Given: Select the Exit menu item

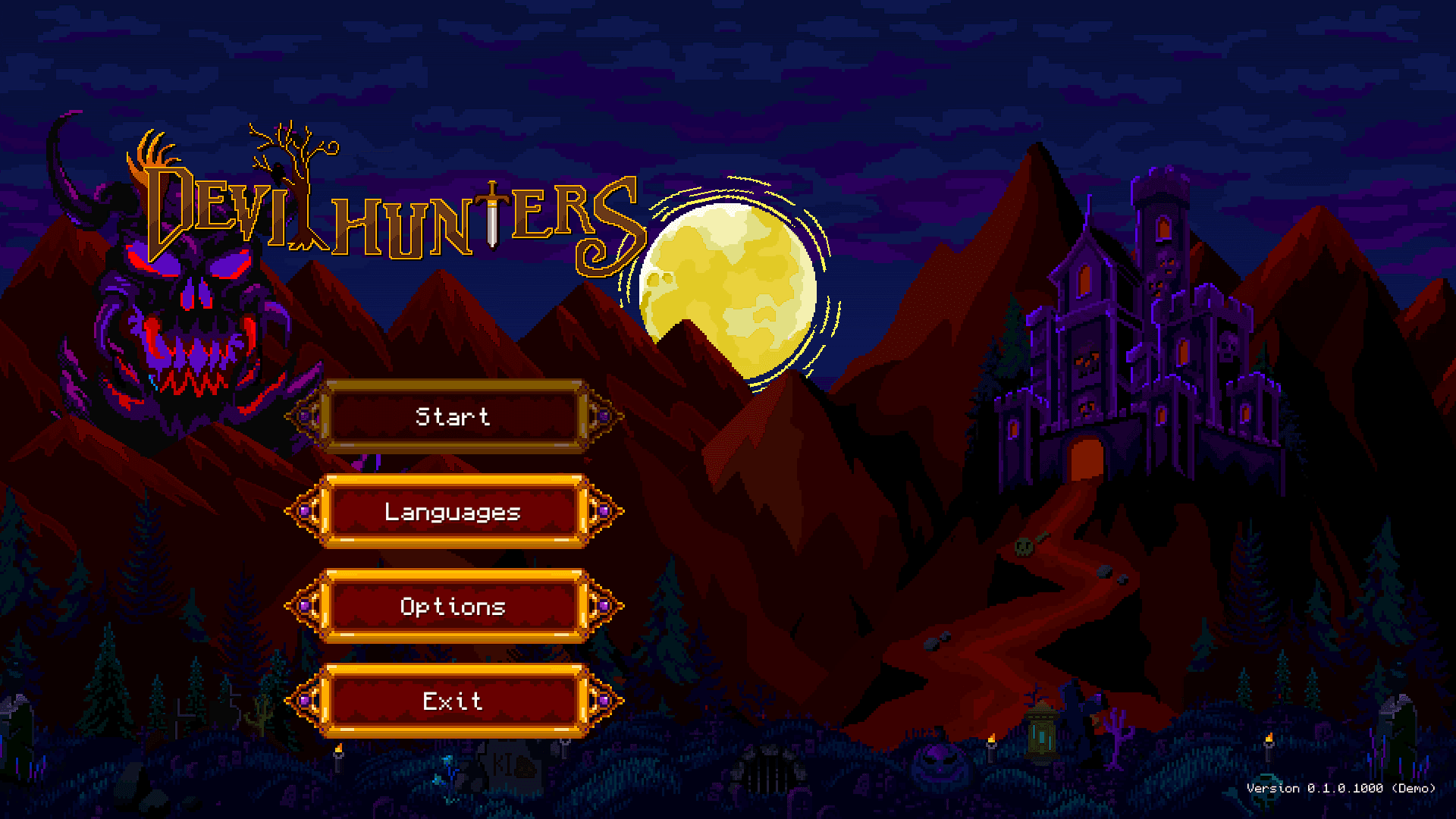Looking at the screenshot, I should click(x=453, y=701).
